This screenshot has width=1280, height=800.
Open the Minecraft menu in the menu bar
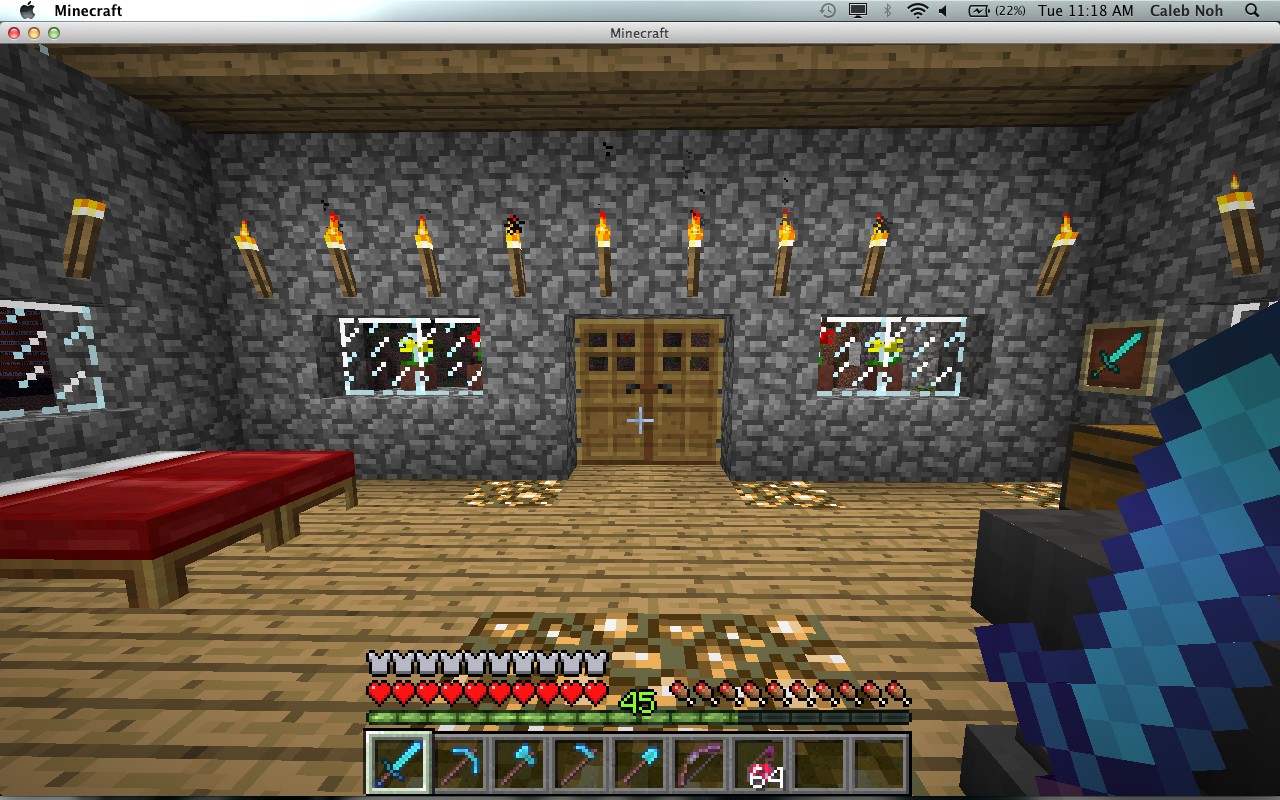pos(88,10)
